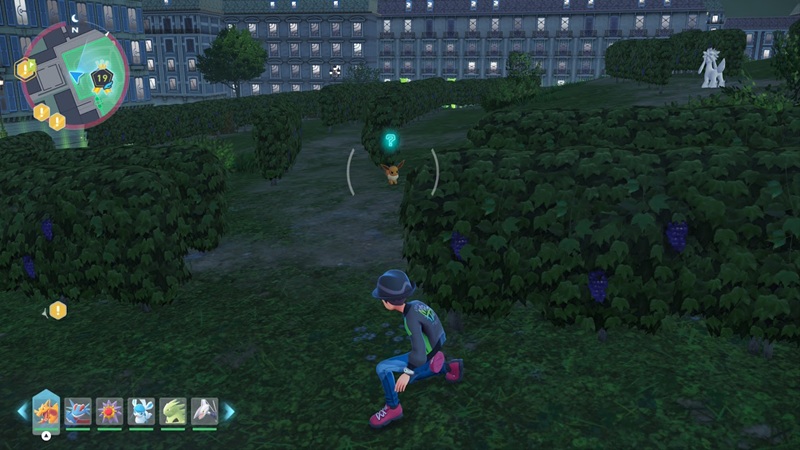The width and height of the screenshot is (800, 450).
Task: Click the right arrow beside the party bar
Action: click(x=229, y=411)
